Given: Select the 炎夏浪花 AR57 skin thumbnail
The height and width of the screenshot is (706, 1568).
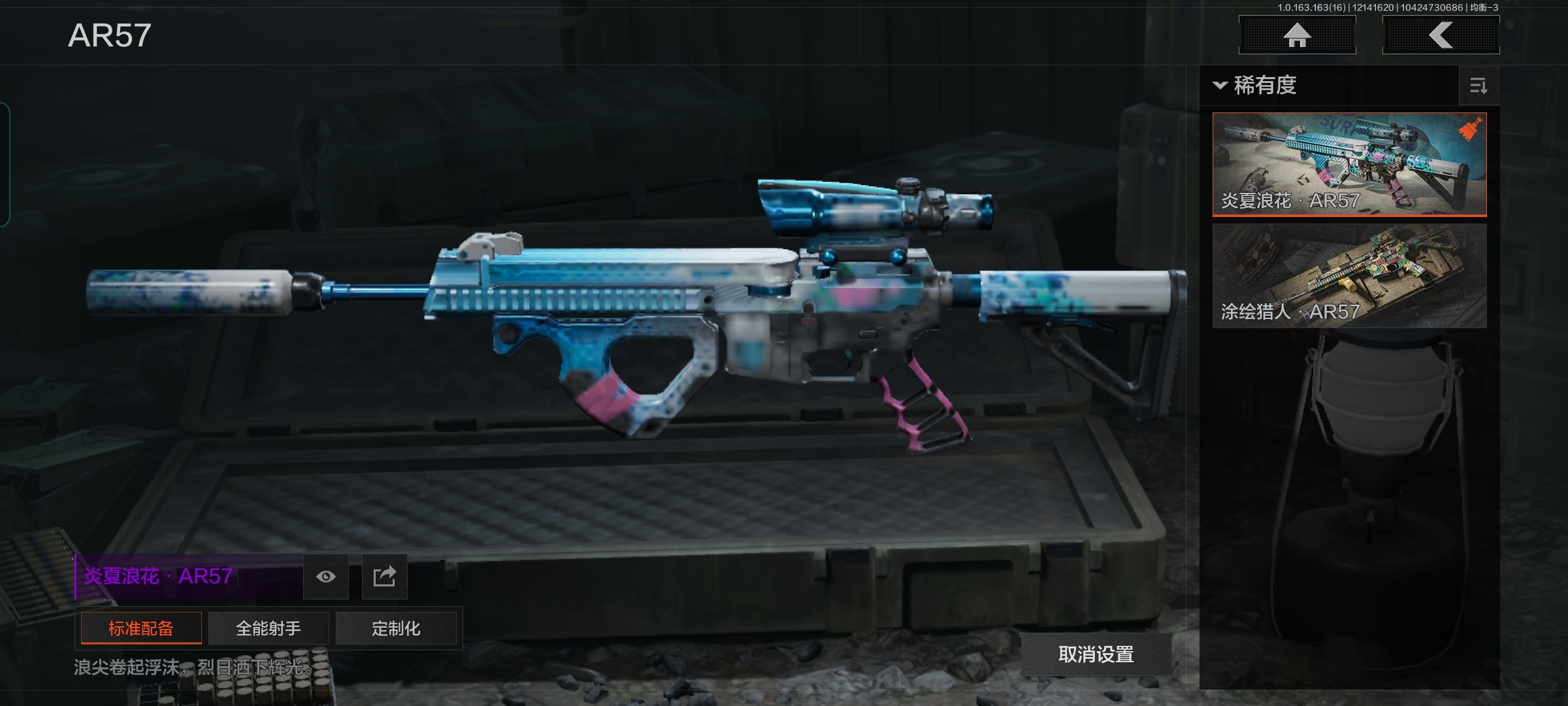Looking at the screenshot, I should point(1349,164).
